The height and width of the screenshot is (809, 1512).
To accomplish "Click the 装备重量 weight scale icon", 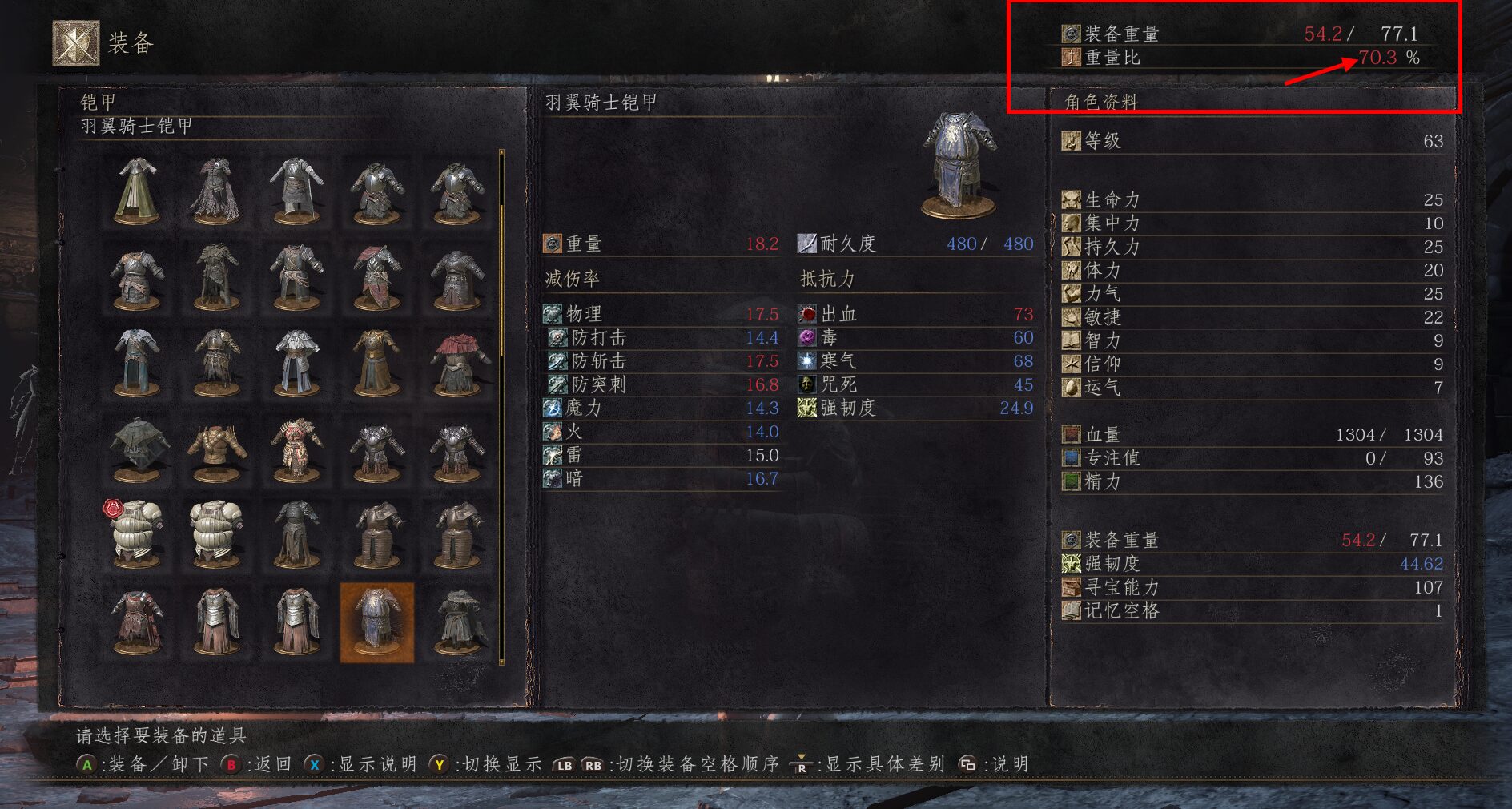I will point(1071,34).
